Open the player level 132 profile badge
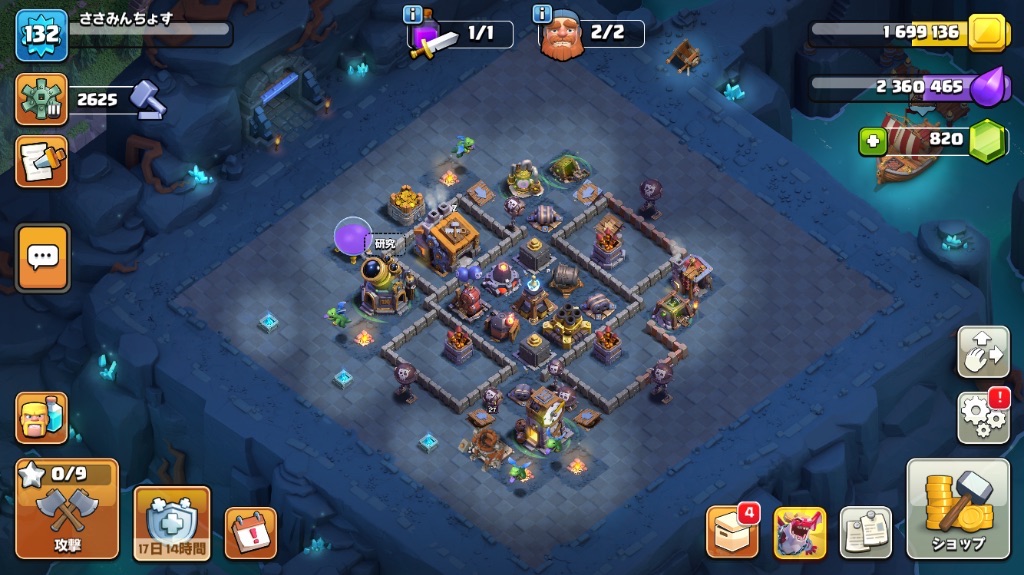 [41, 34]
